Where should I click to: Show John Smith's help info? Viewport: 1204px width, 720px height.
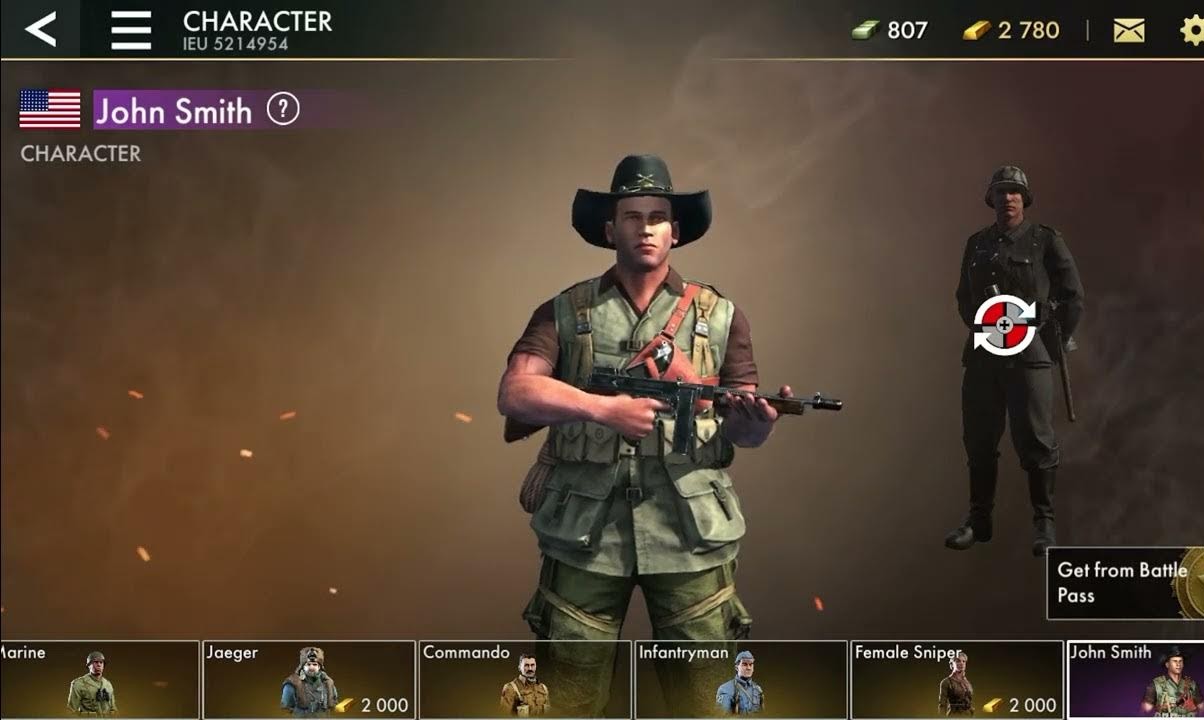pyautogui.click(x=283, y=109)
